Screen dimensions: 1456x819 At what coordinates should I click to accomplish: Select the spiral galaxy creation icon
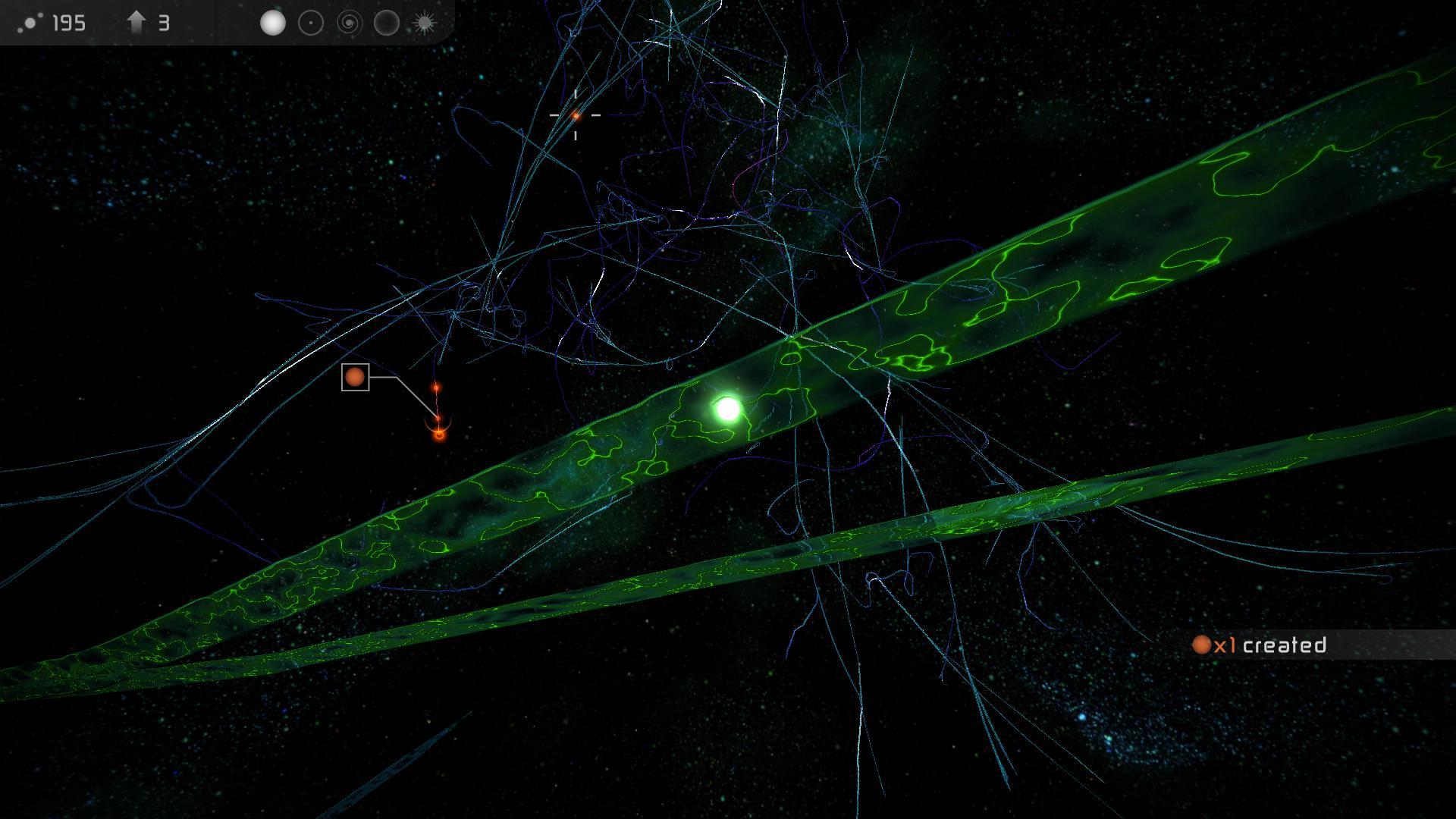350,23
